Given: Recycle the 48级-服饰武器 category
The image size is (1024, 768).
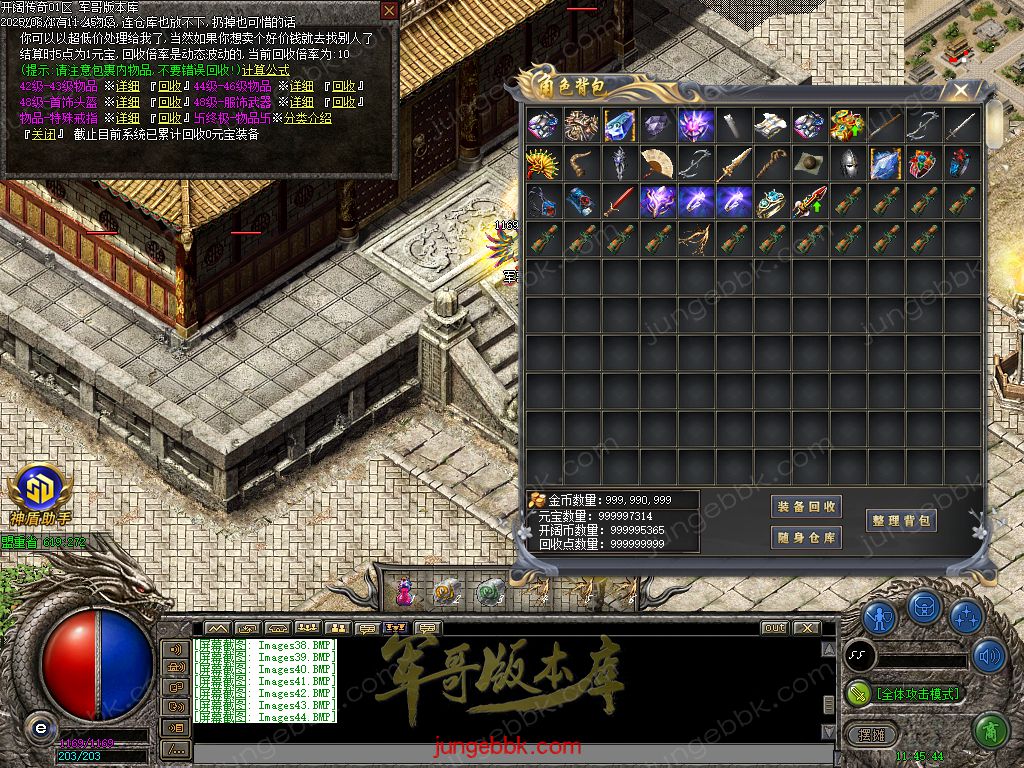Looking at the screenshot, I should [343, 102].
